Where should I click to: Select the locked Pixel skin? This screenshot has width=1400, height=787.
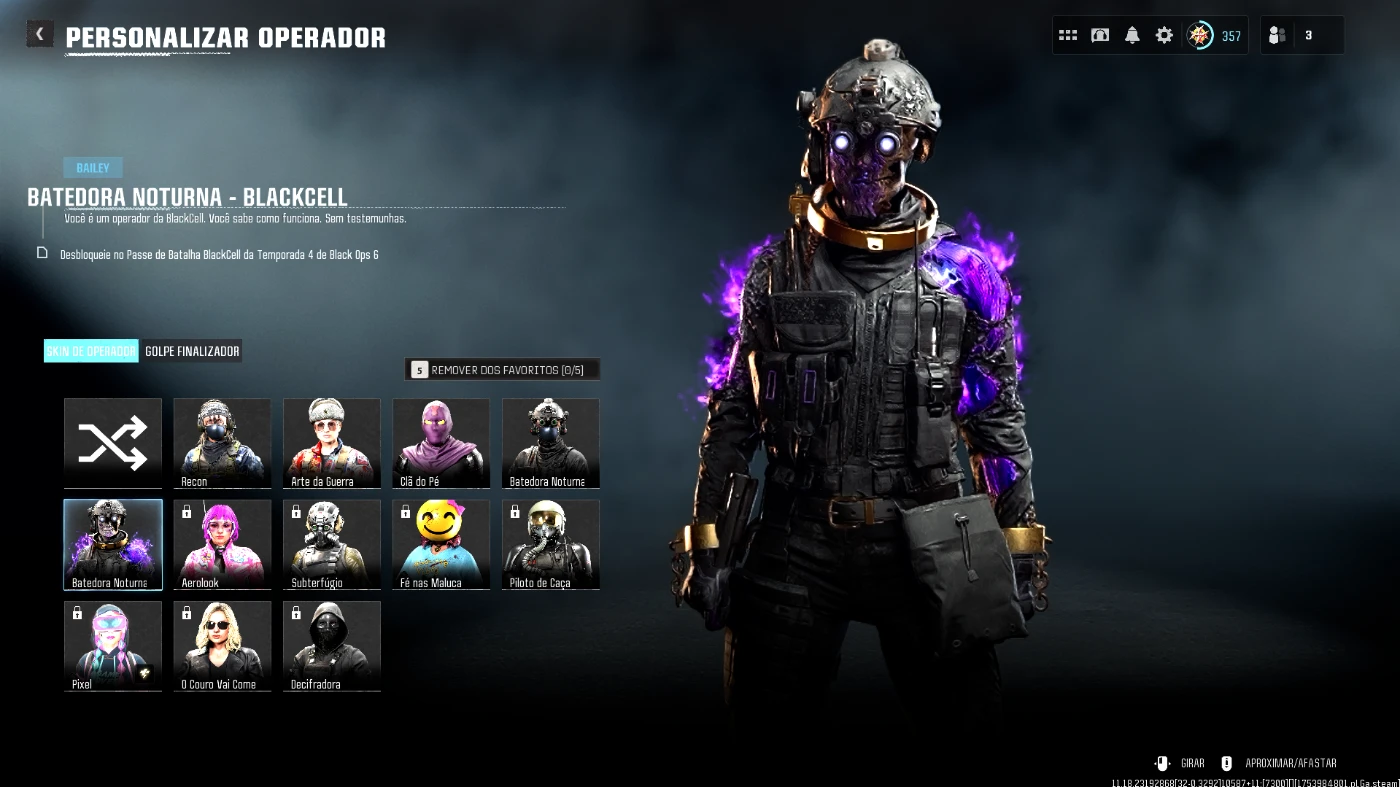click(x=113, y=645)
